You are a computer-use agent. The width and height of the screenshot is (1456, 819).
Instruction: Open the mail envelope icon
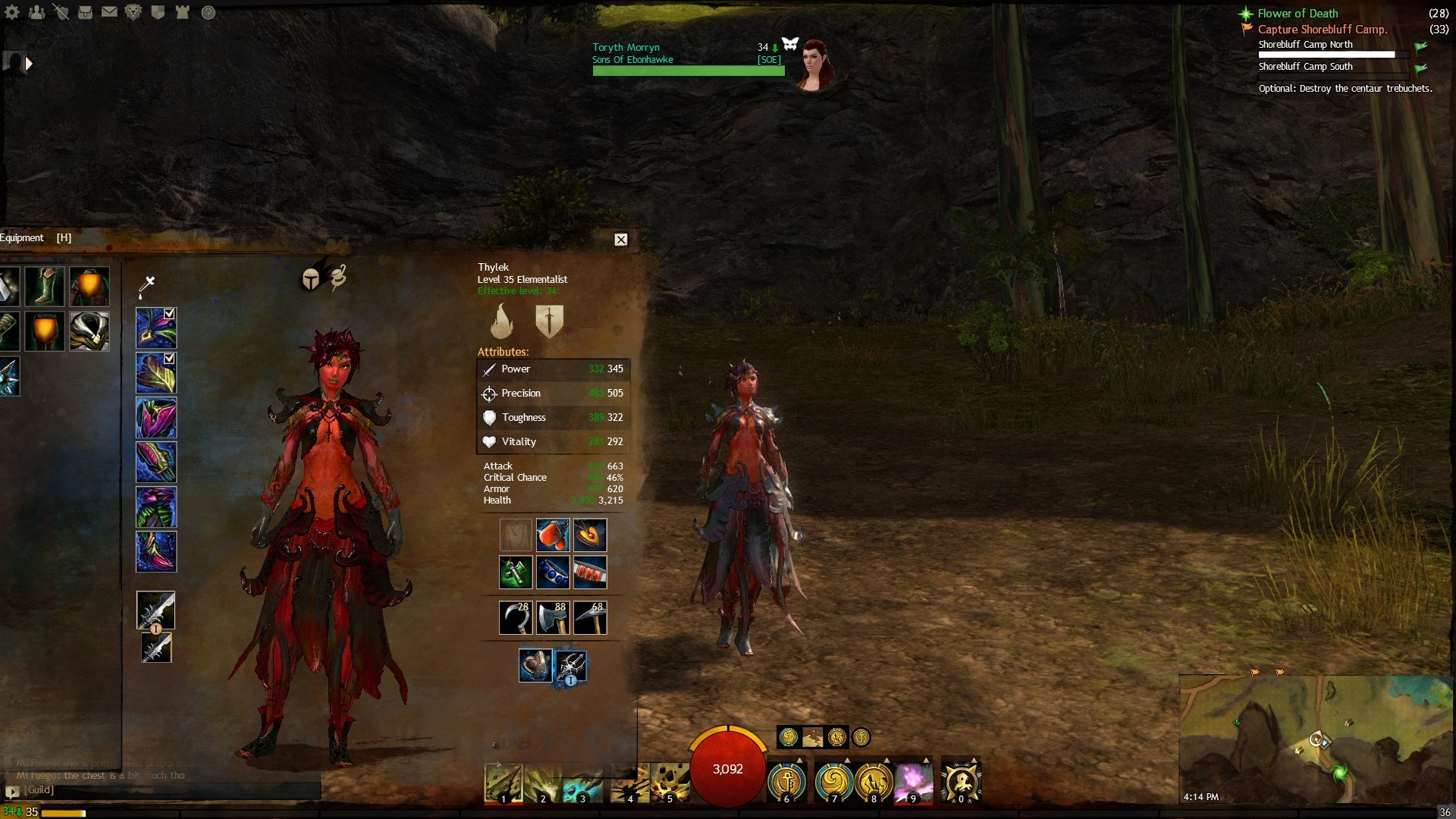click(110, 12)
